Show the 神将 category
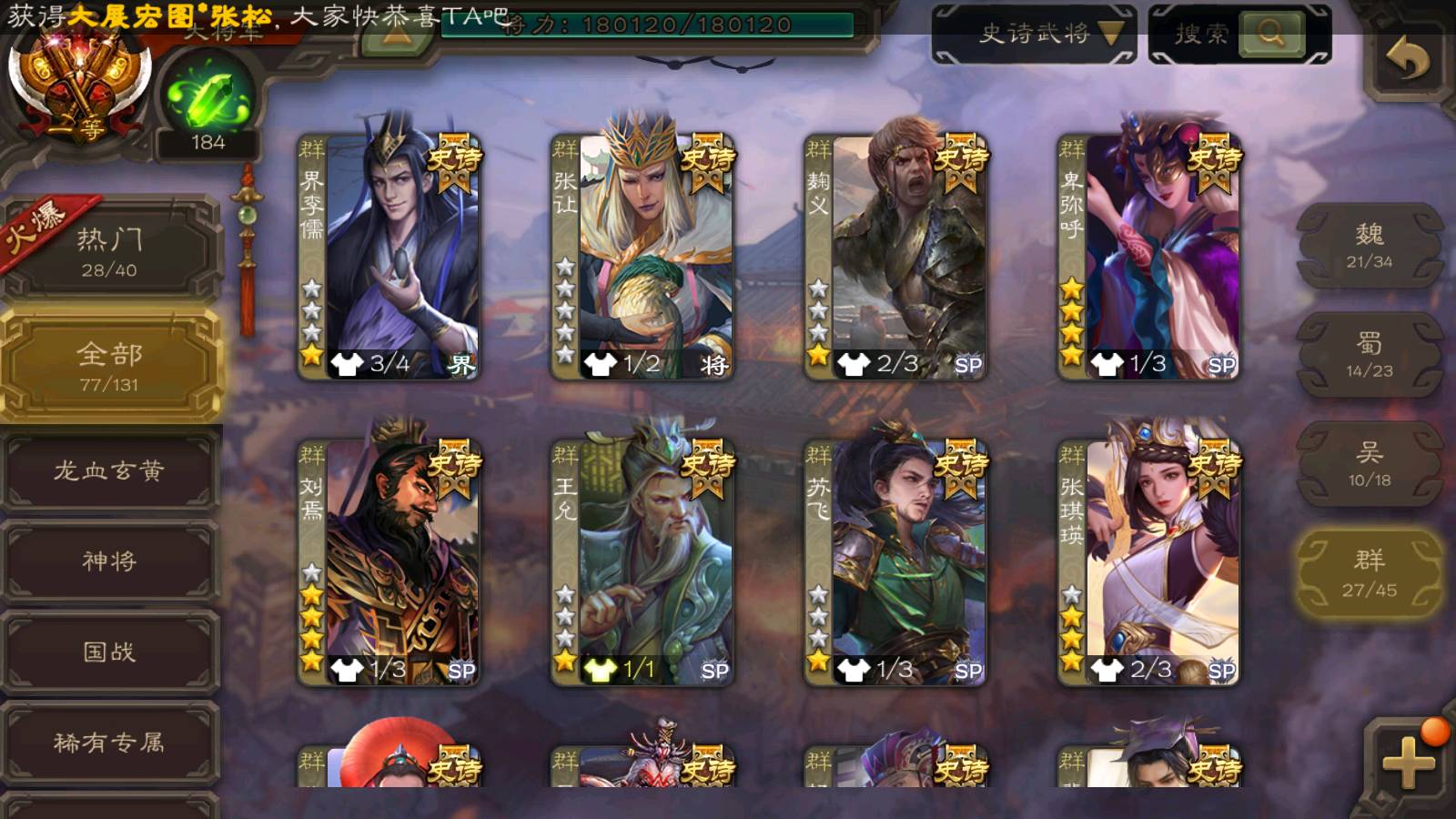Viewport: 1456px width, 819px height. [x=109, y=561]
